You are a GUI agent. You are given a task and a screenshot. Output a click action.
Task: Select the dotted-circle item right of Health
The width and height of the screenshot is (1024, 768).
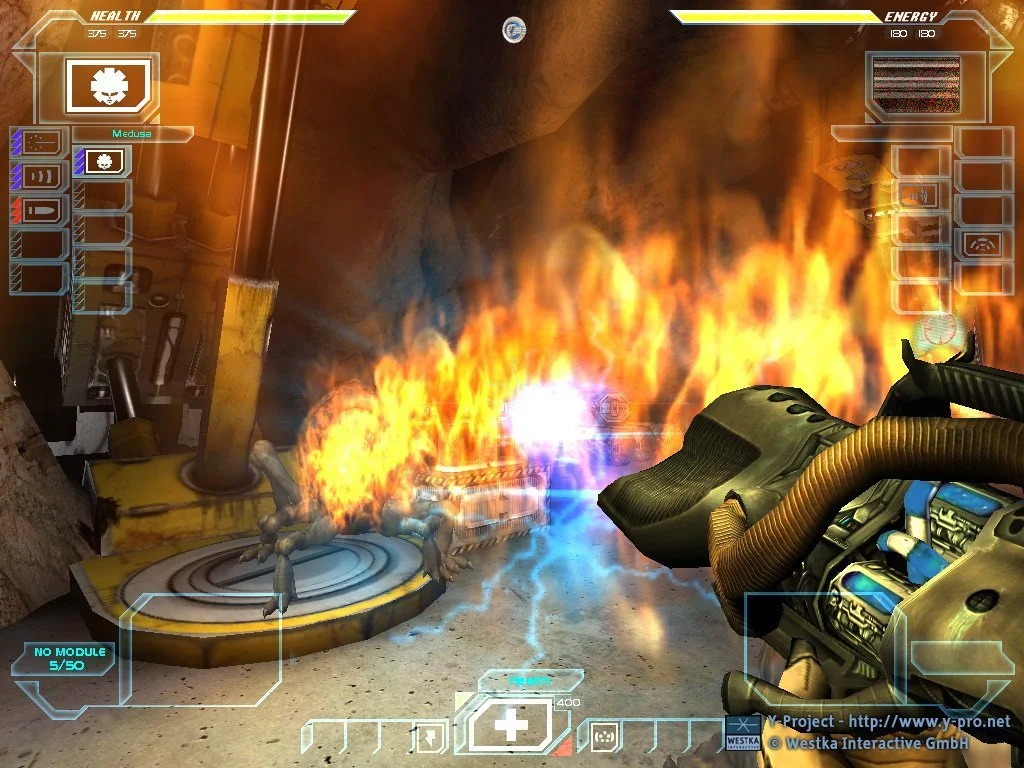pyautogui.click(x=603, y=738)
